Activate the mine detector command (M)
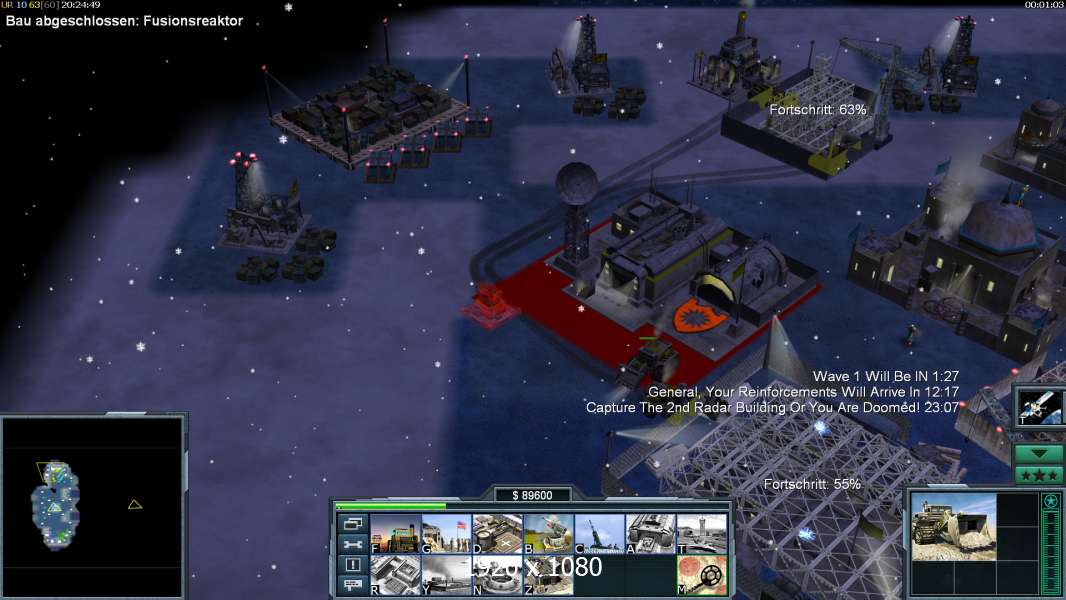 (701, 575)
